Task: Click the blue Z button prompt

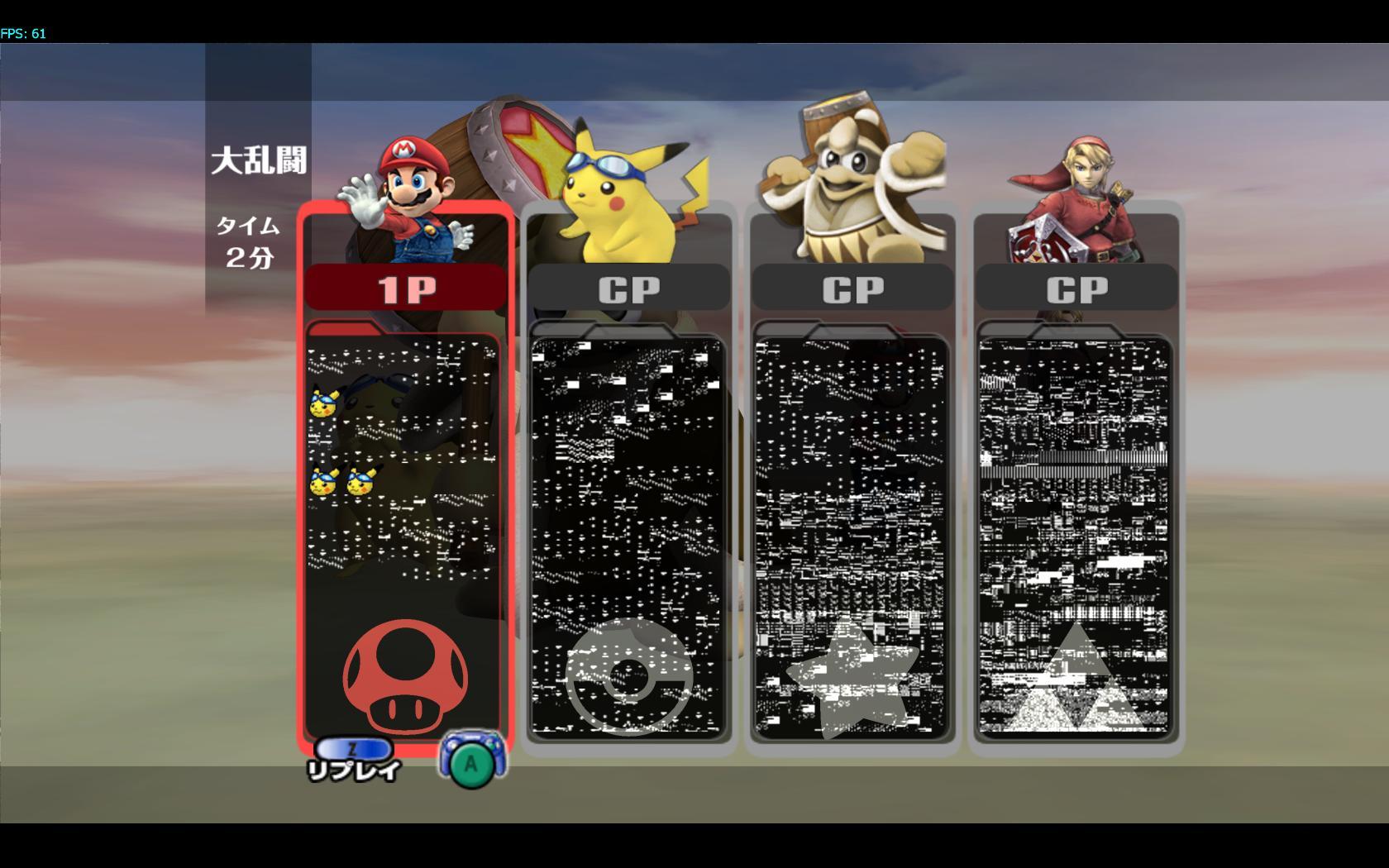Action: (355, 748)
